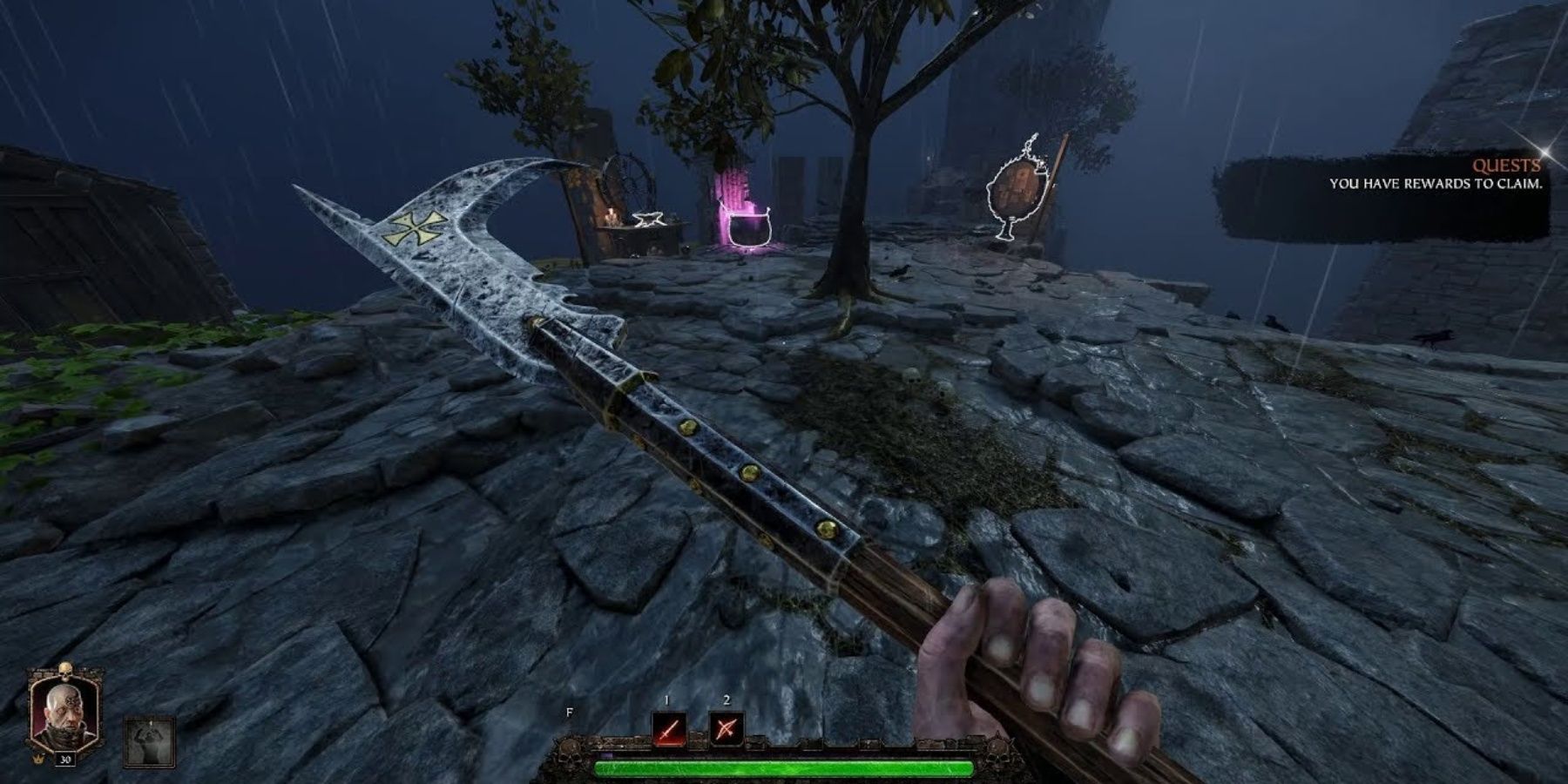This screenshot has width=1568, height=784.
Task: Select the melee weapon in slot 1
Action: coord(668,730)
